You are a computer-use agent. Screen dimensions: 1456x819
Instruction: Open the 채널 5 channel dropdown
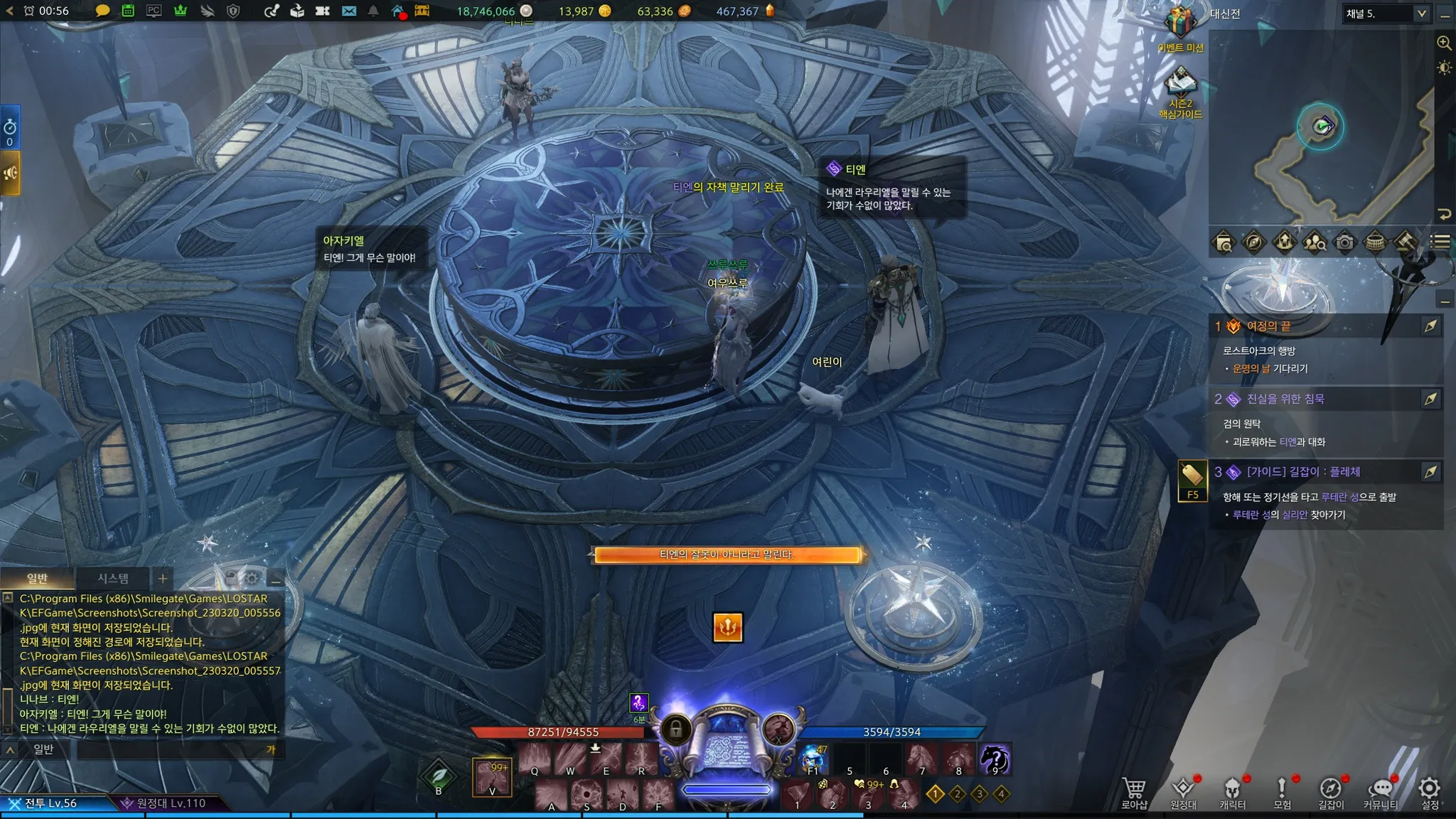[1386, 14]
